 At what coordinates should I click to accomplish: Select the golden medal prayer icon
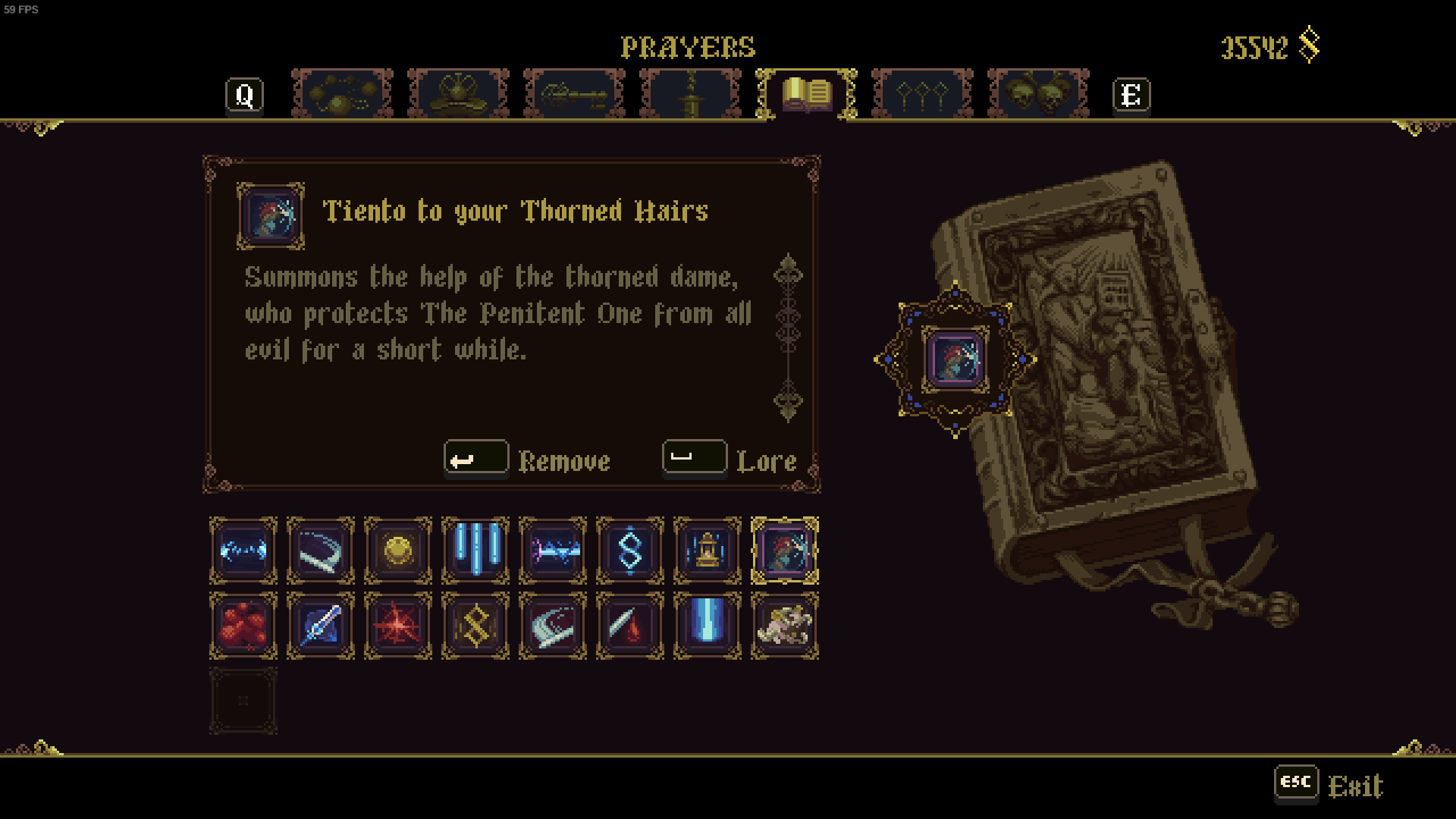(397, 551)
